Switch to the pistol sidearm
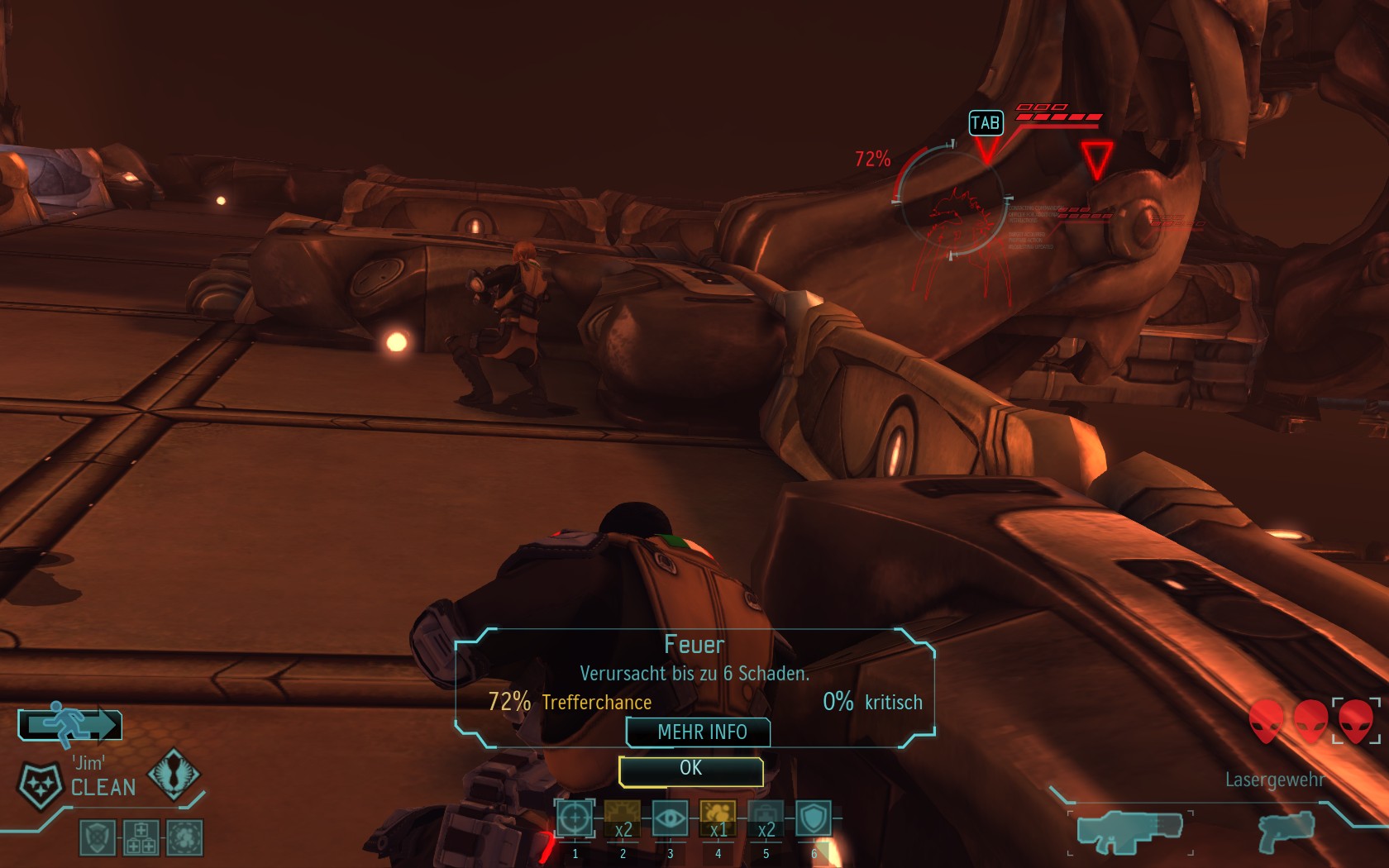 (x=1286, y=830)
